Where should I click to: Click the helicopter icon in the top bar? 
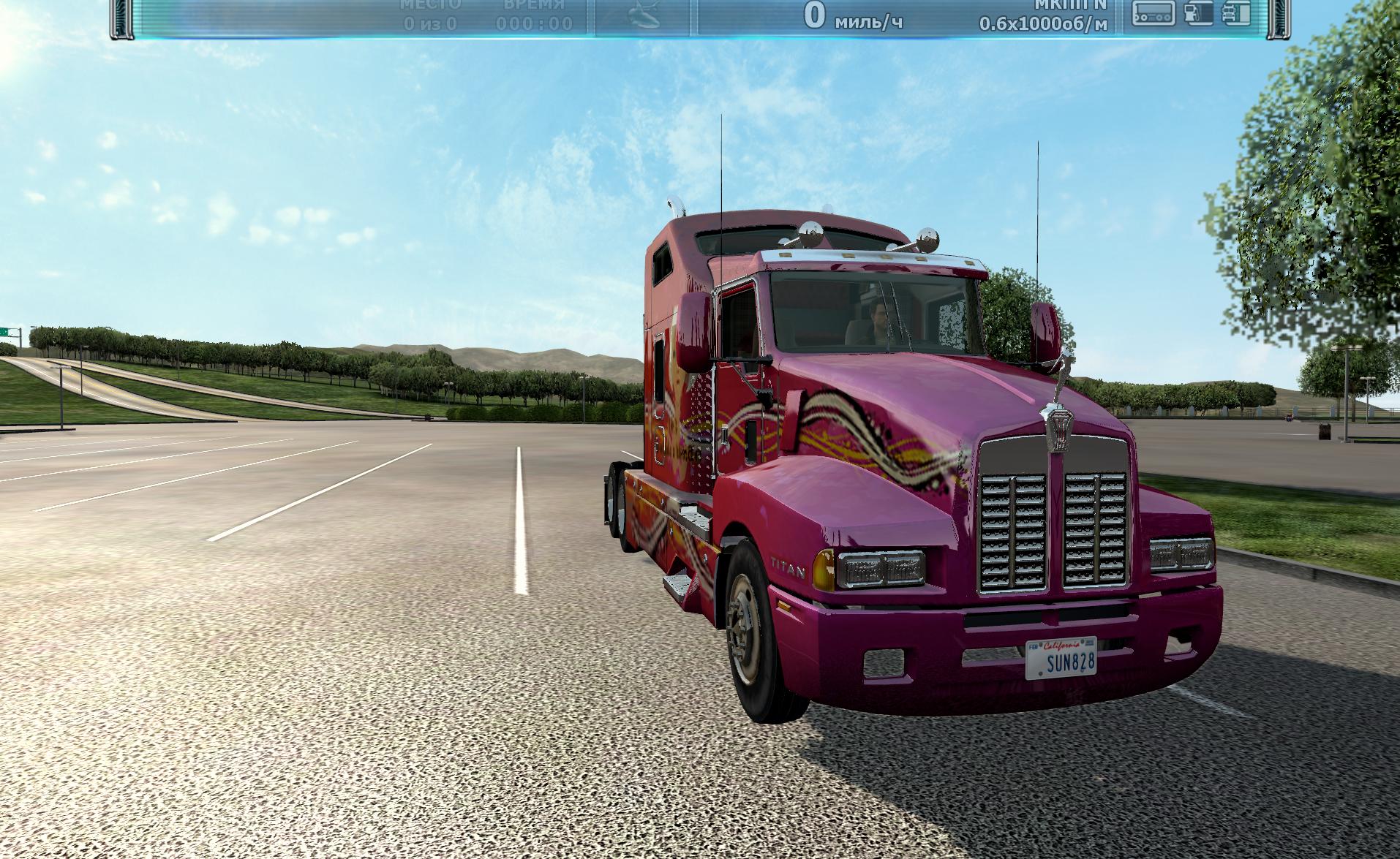(x=645, y=18)
